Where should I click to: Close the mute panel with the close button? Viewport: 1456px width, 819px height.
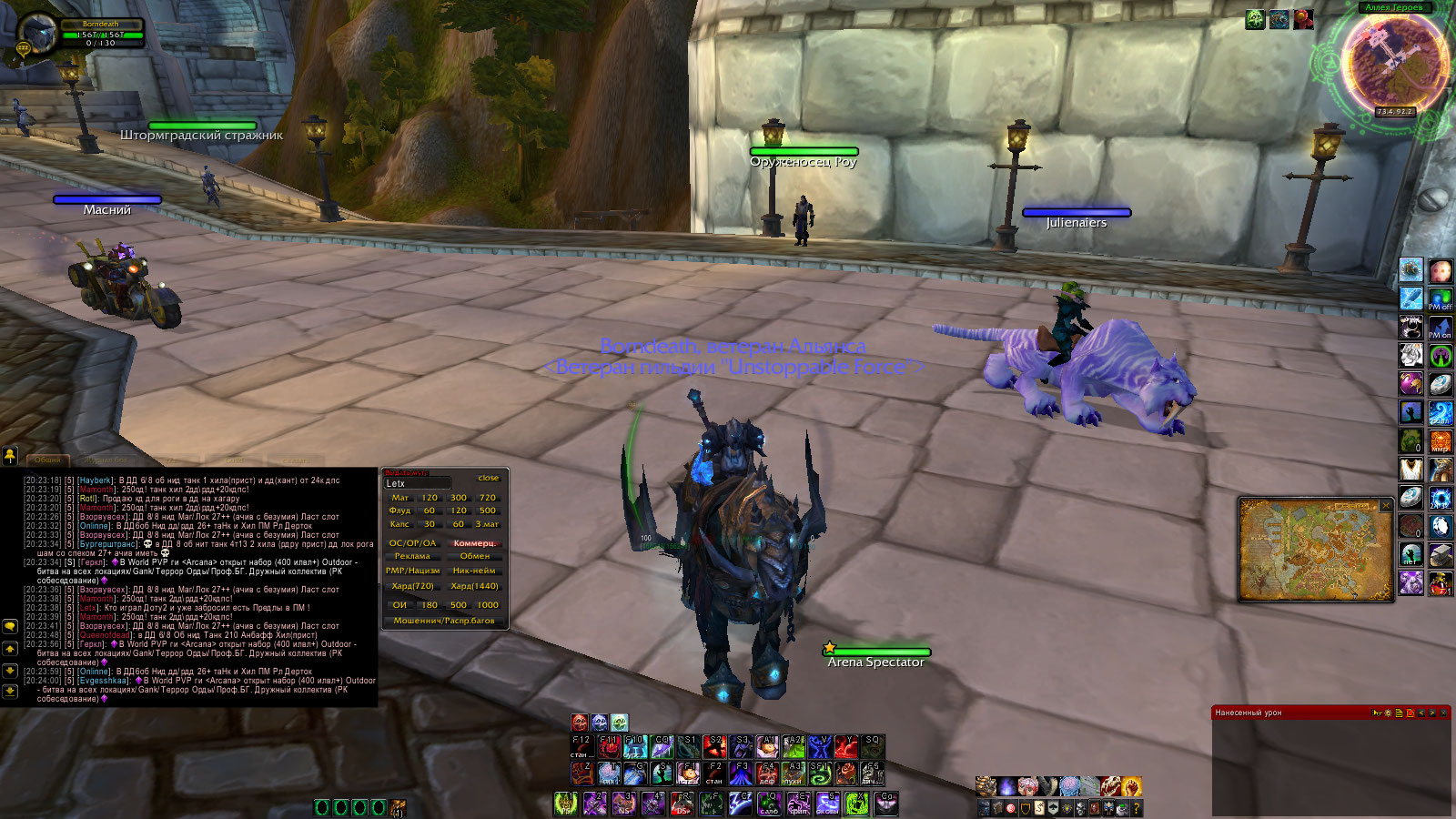(489, 478)
